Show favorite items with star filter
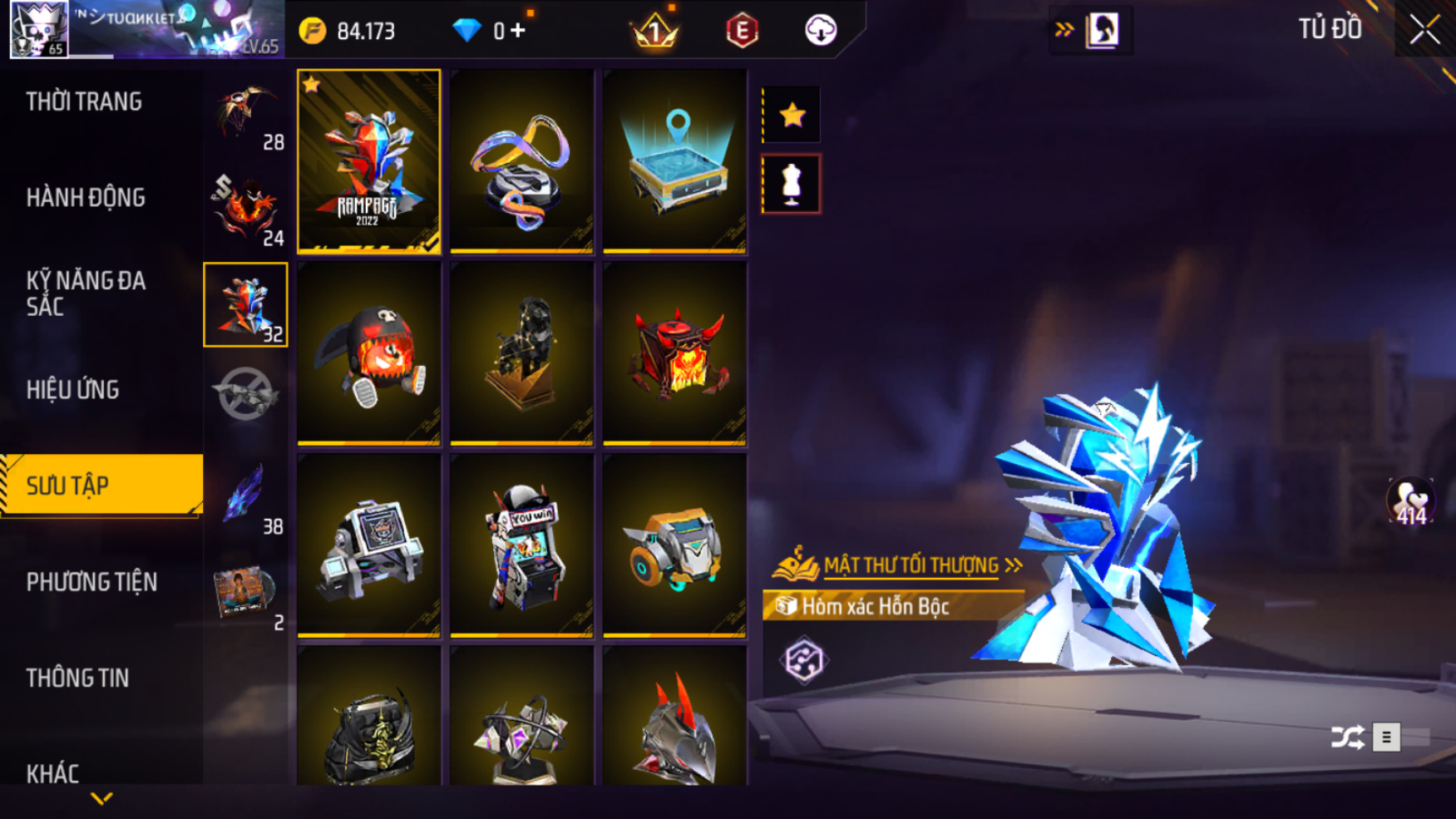The width and height of the screenshot is (1456, 819). click(792, 115)
